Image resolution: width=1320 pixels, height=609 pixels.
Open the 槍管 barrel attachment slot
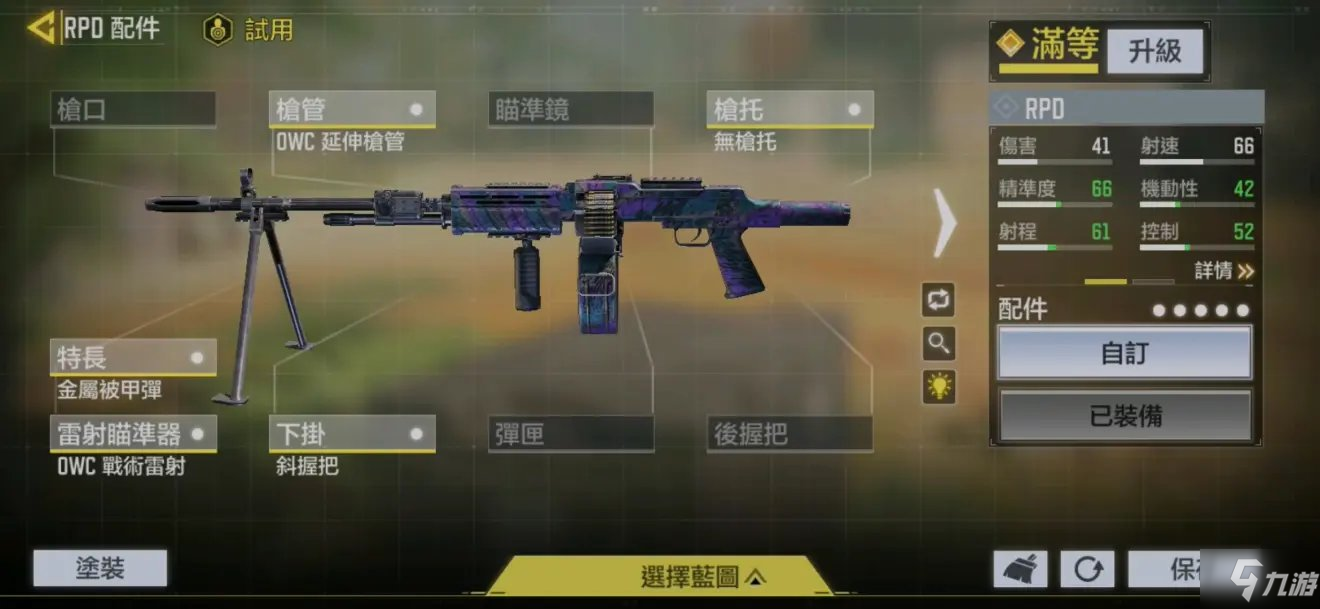(351, 109)
